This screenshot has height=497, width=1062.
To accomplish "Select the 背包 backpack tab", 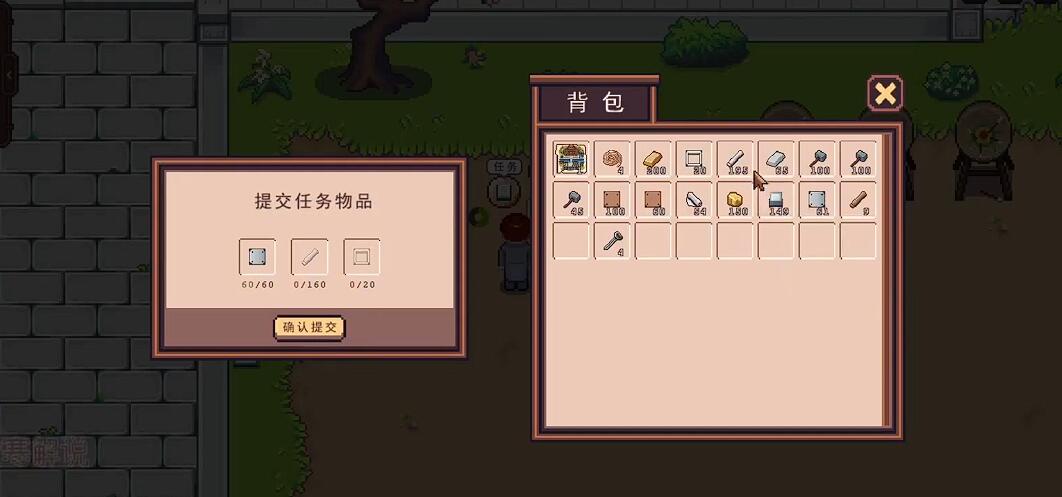I will 595,103.
